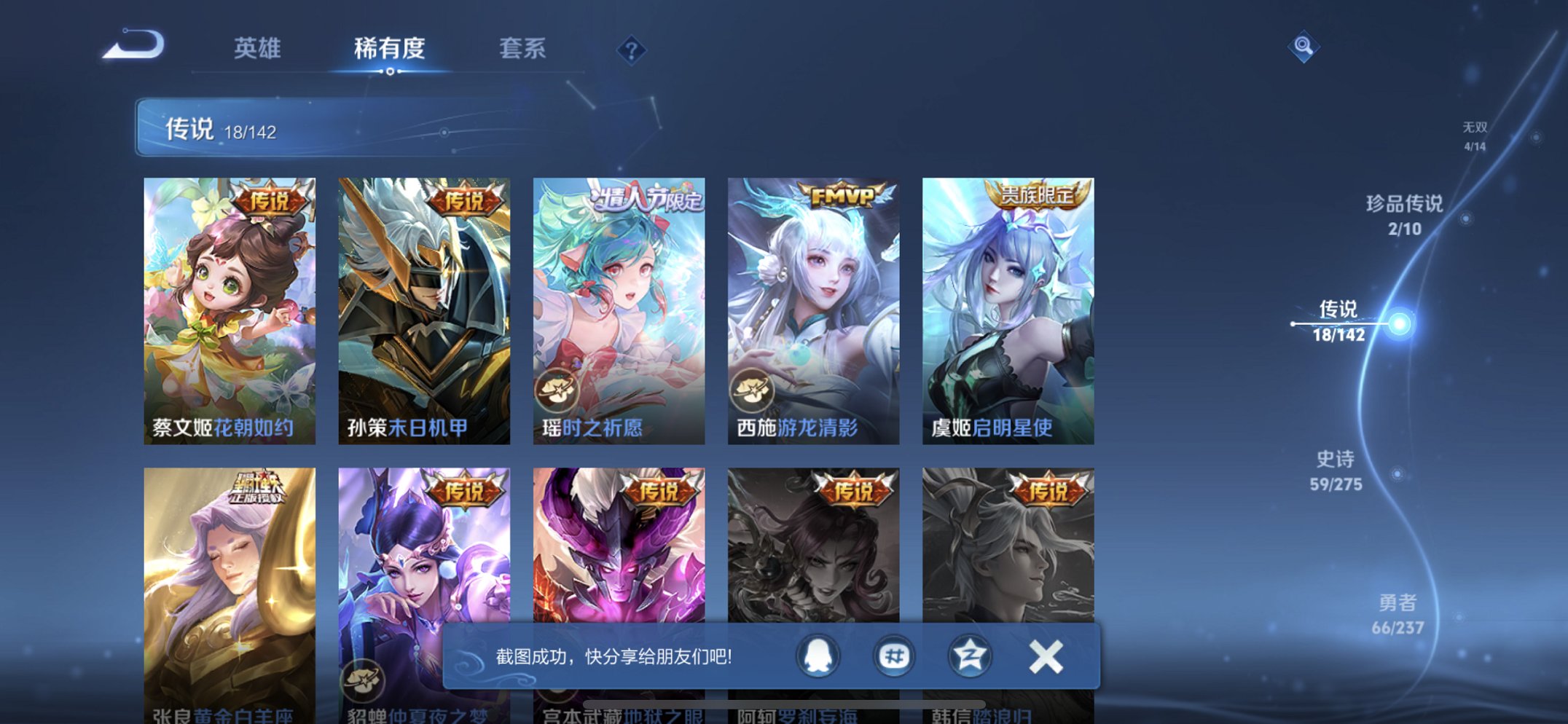This screenshot has width=1568, height=724.
Task: Share via the camp community icon in share bar
Action: (x=970, y=655)
